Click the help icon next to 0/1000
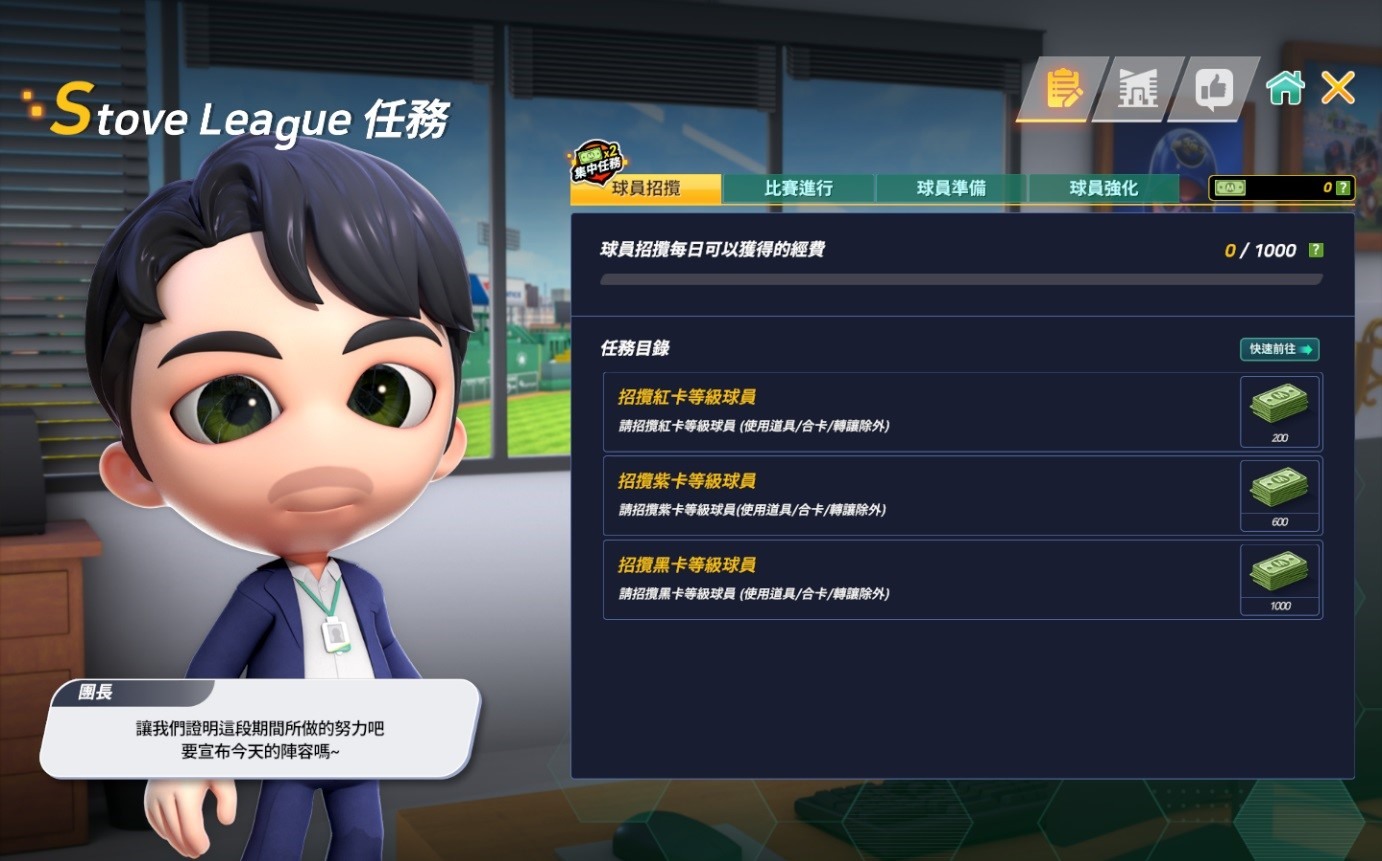Image resolution: width=1382 pixels, height=861 pixels. pos(1314,249)
